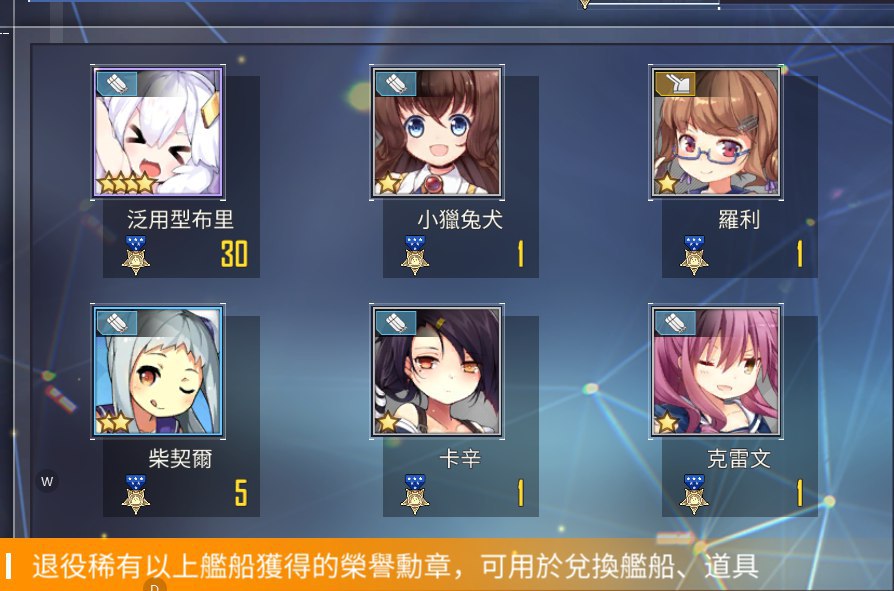The image size is (894, 591).
Task: Pick the 羅利 ship card
Action: 716,133
